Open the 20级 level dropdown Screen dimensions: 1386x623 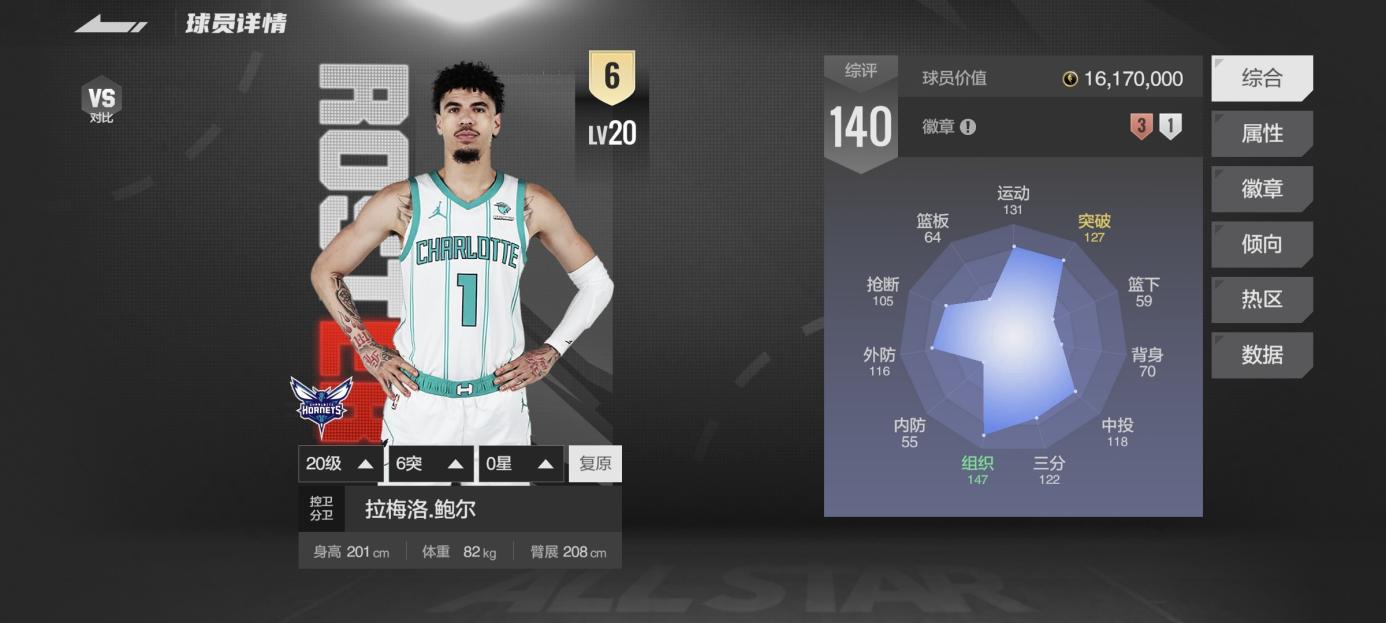[340, 464]
